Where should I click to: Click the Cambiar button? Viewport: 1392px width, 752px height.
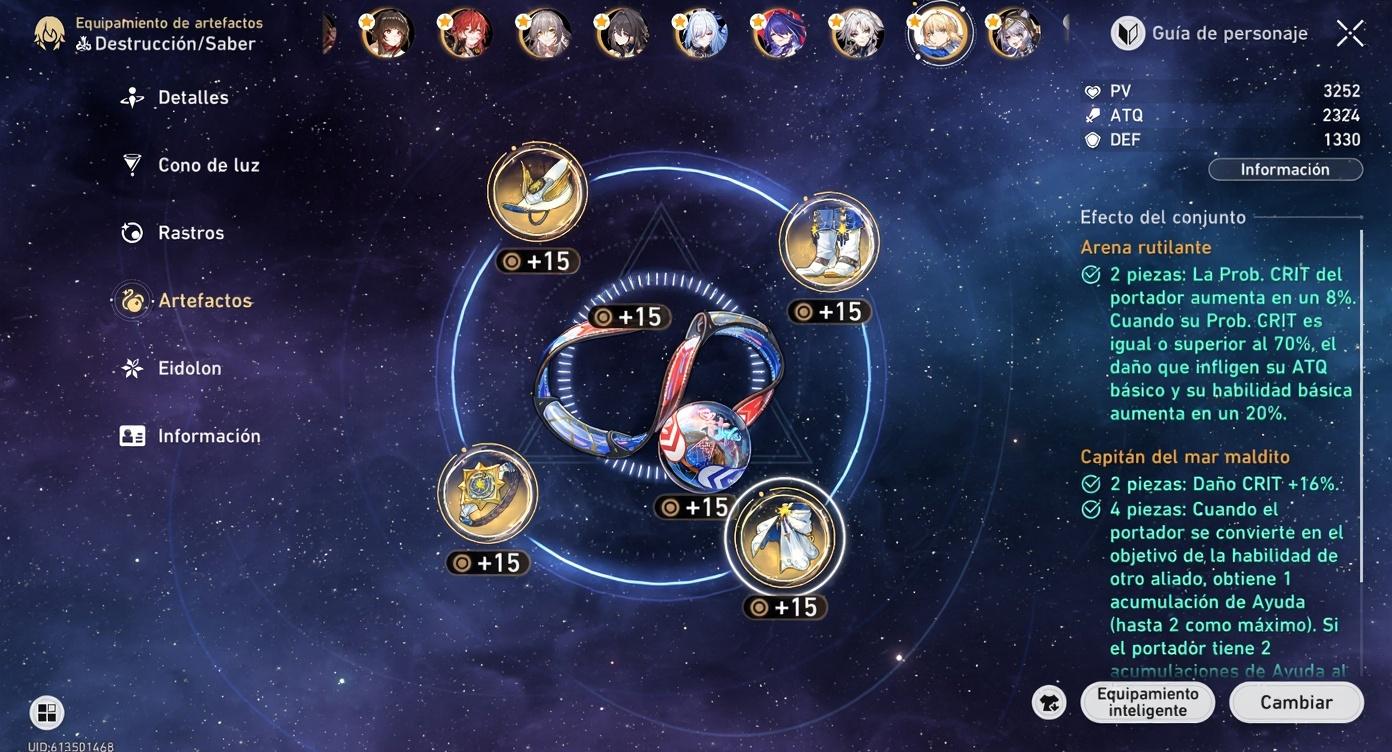(1295, 702)
